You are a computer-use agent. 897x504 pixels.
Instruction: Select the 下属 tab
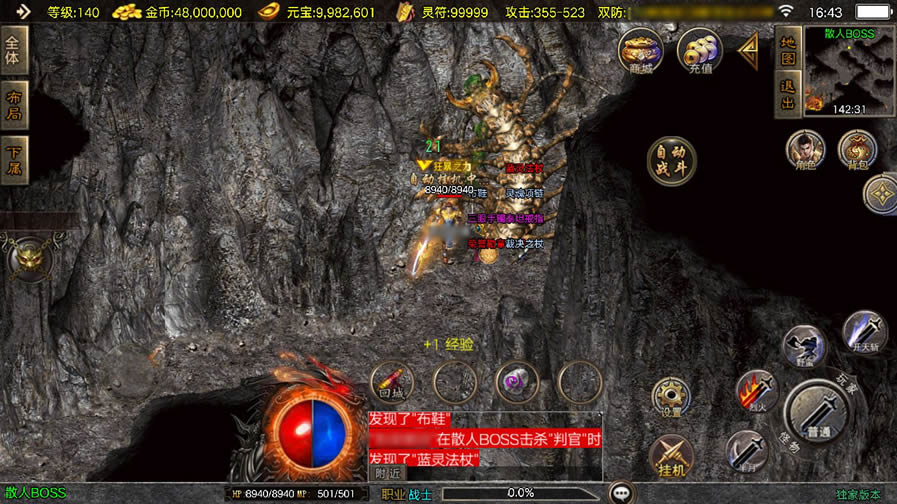(14, 160)
